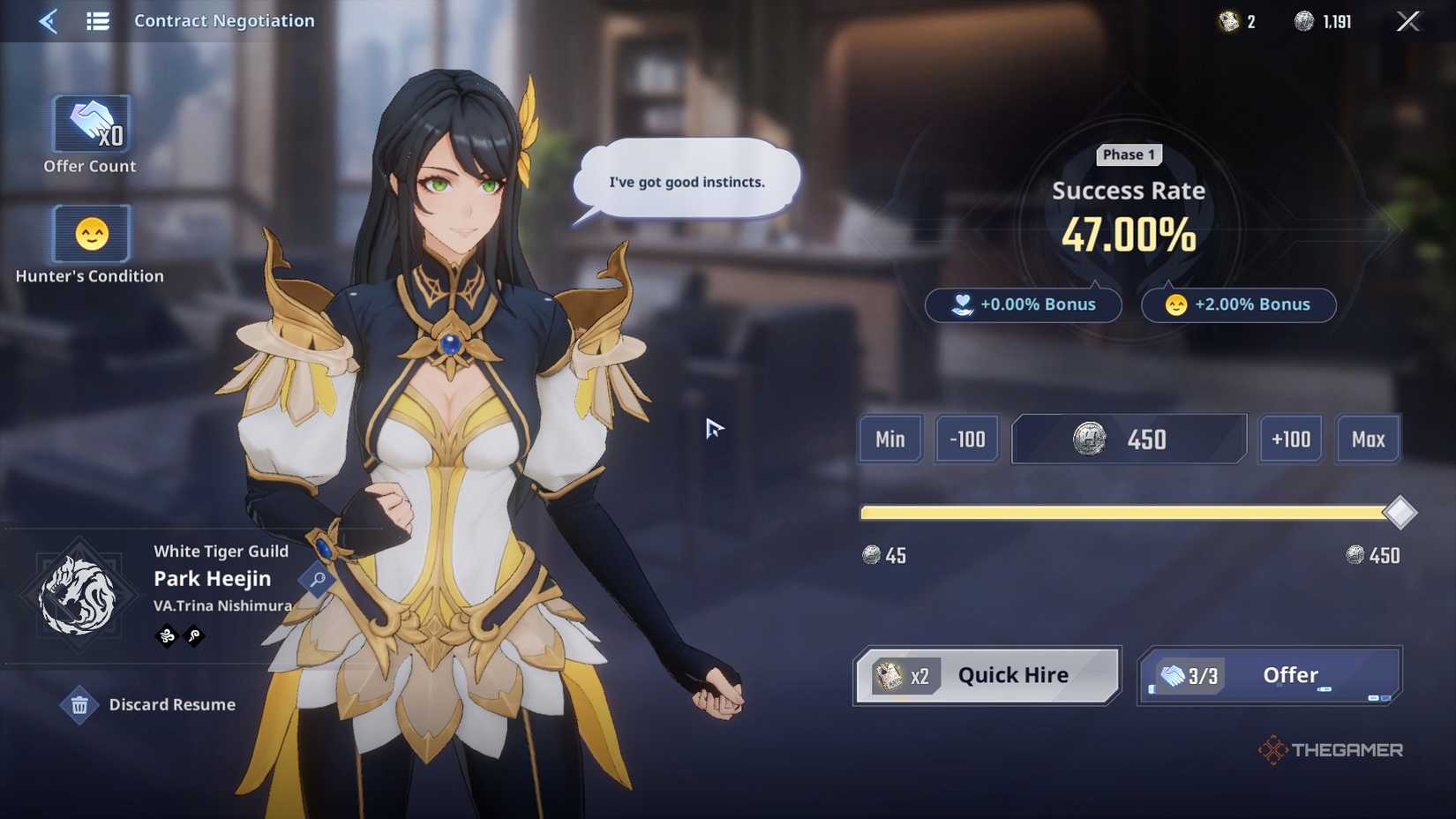
Task: Click the diamond handle on the bid slider
Action: (1400, 512)
